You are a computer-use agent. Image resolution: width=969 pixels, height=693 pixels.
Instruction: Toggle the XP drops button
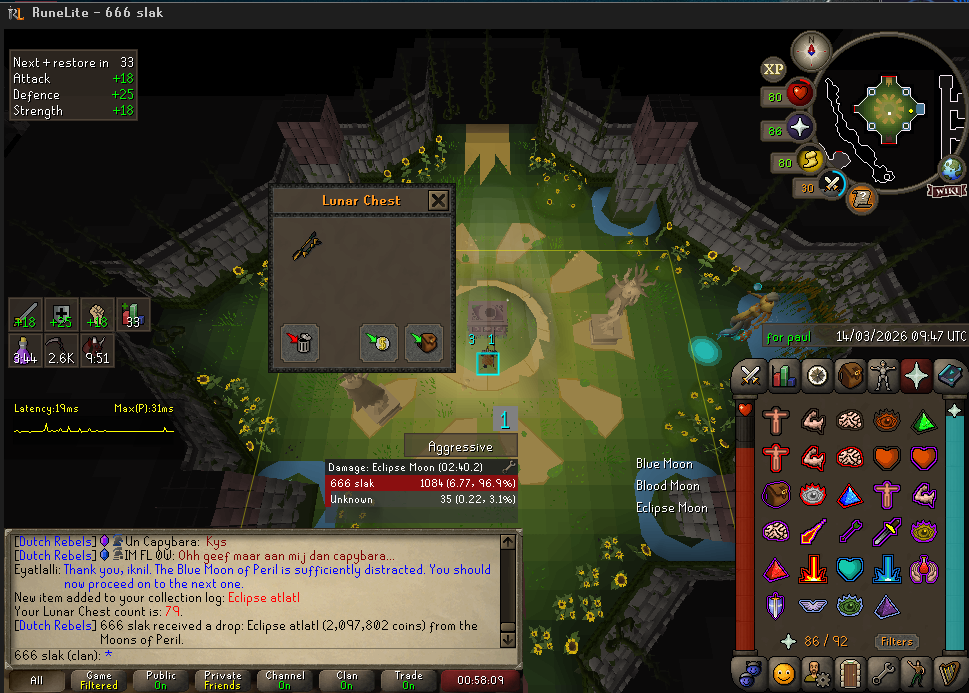pos(773,69)
